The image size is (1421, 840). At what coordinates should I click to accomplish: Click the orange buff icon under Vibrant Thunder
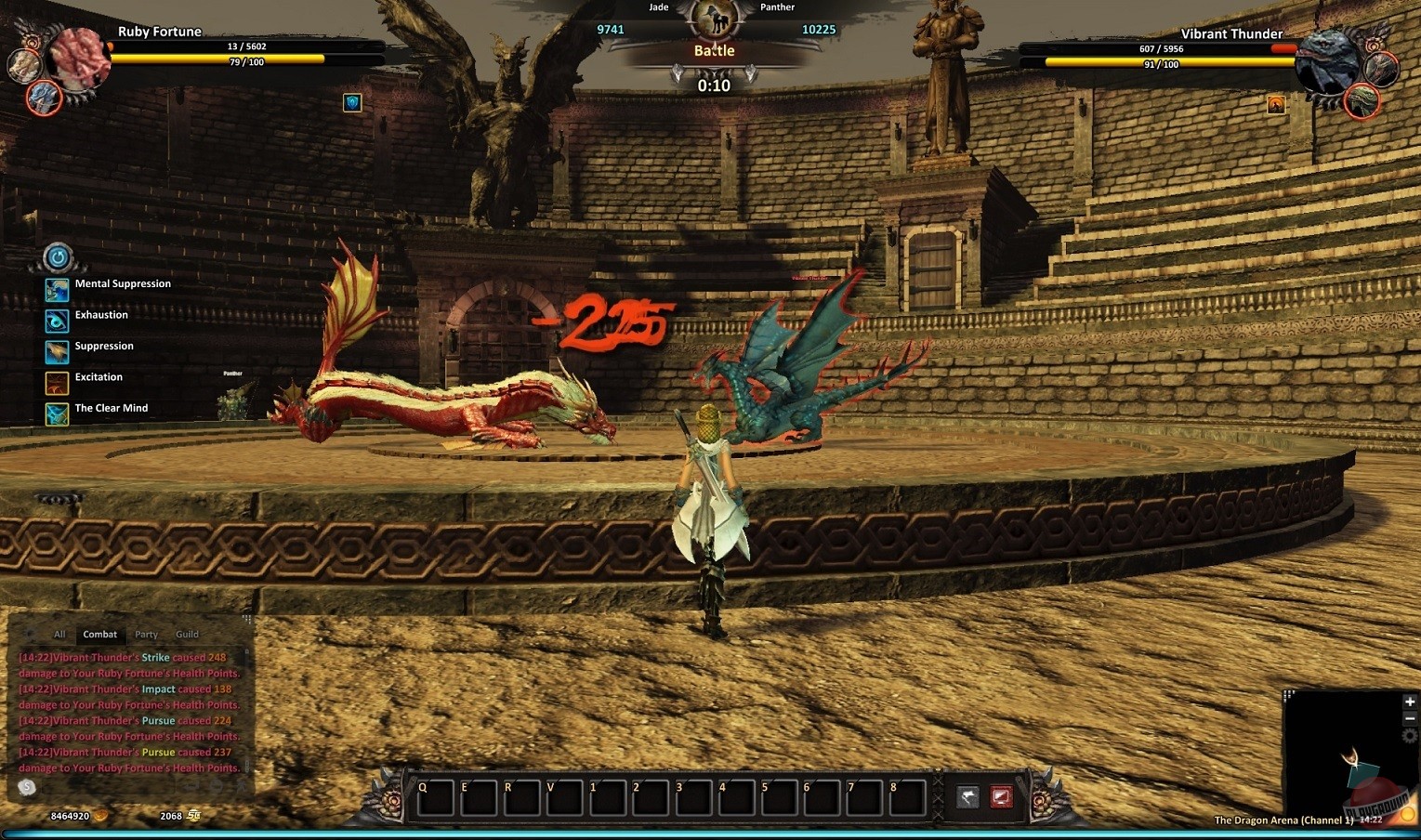click(x=1275, y=105)
